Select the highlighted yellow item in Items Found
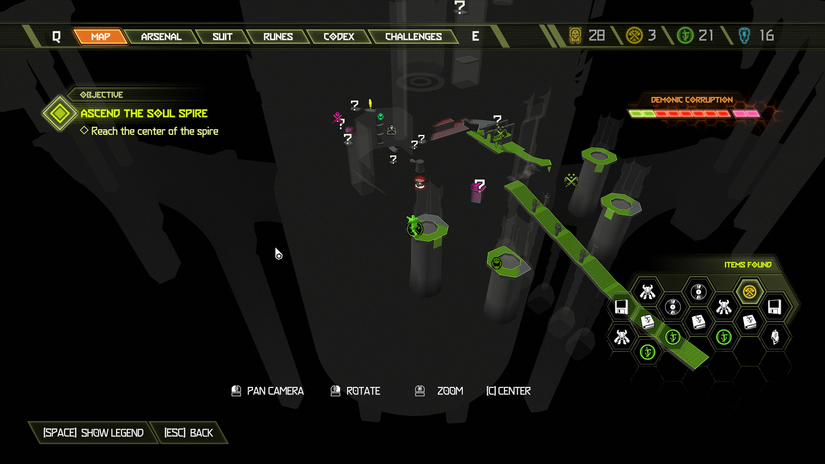This screenshot has width=825, height=464. (x=749, y=291)
